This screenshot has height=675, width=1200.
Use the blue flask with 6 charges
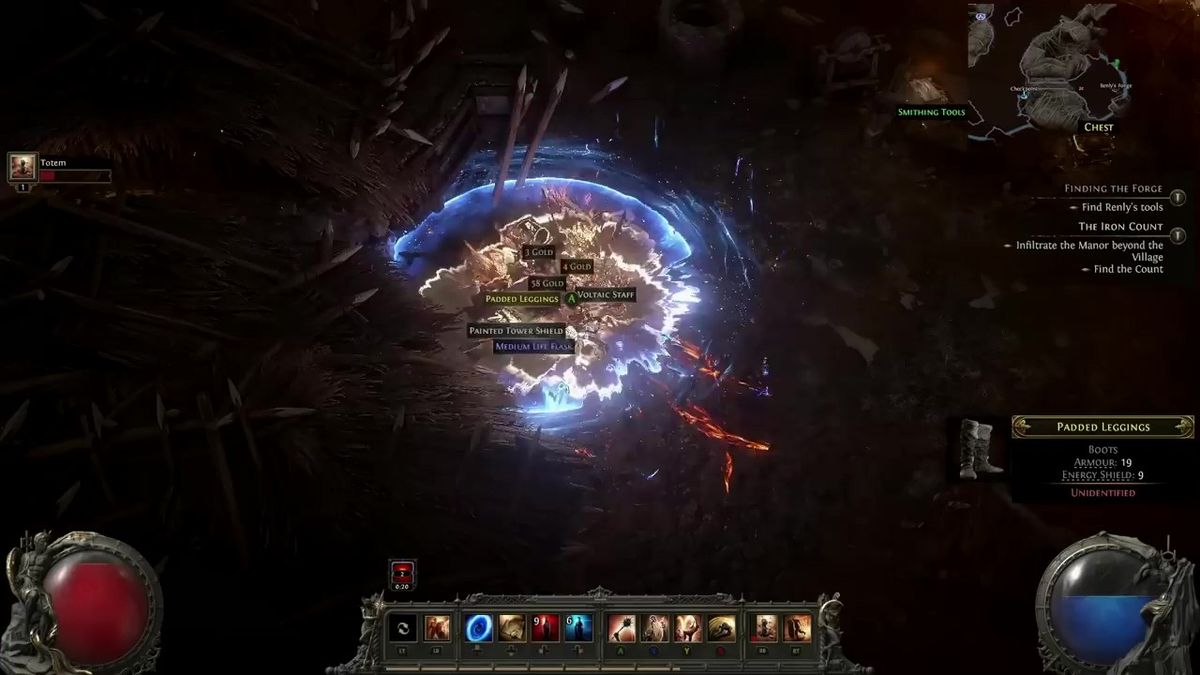point(579,628)
